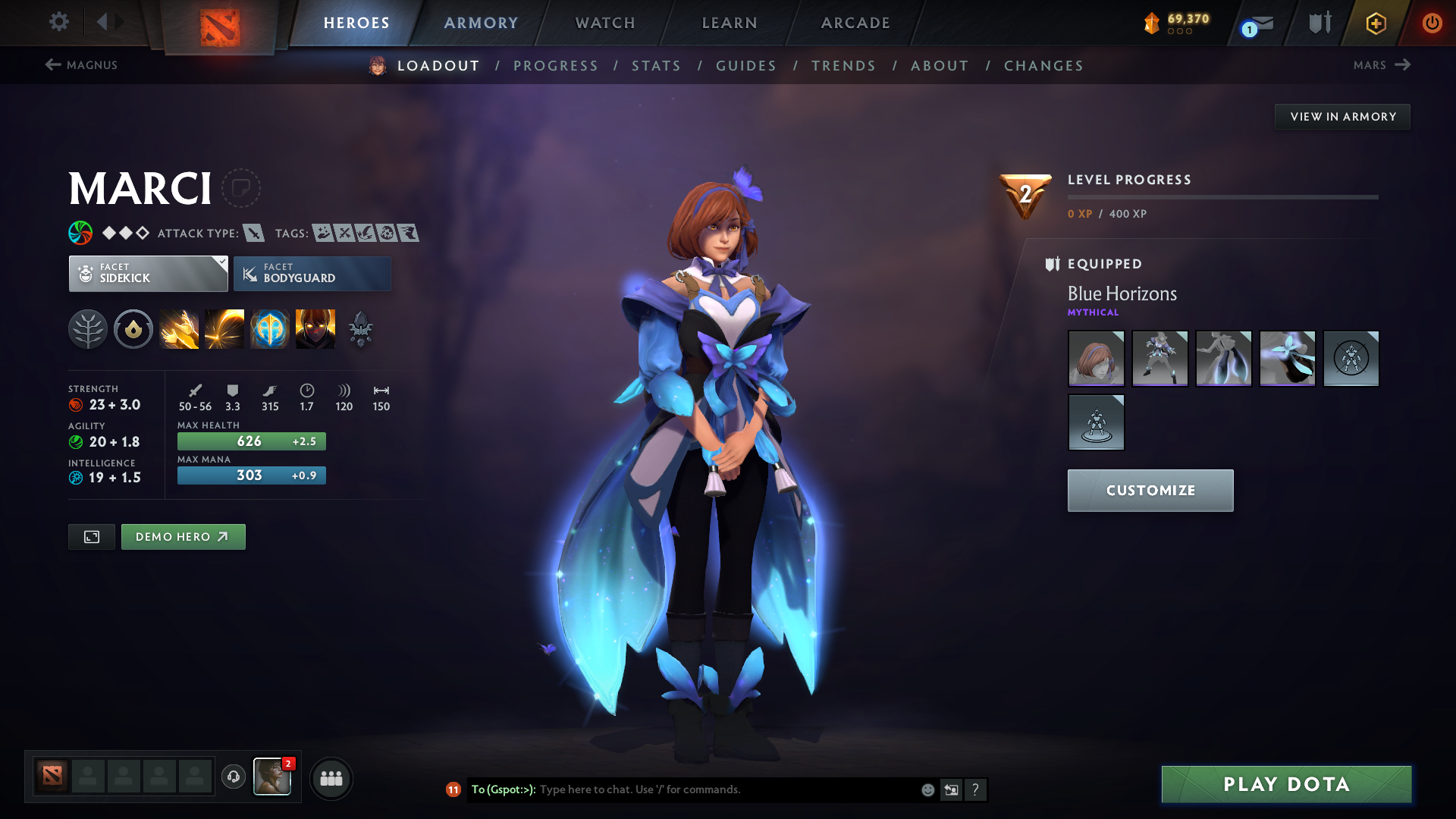Viewport: 1456px width, 819px height.
Task: Expand the Sidekick facet dropdown arrow
Action: point(221,263)
